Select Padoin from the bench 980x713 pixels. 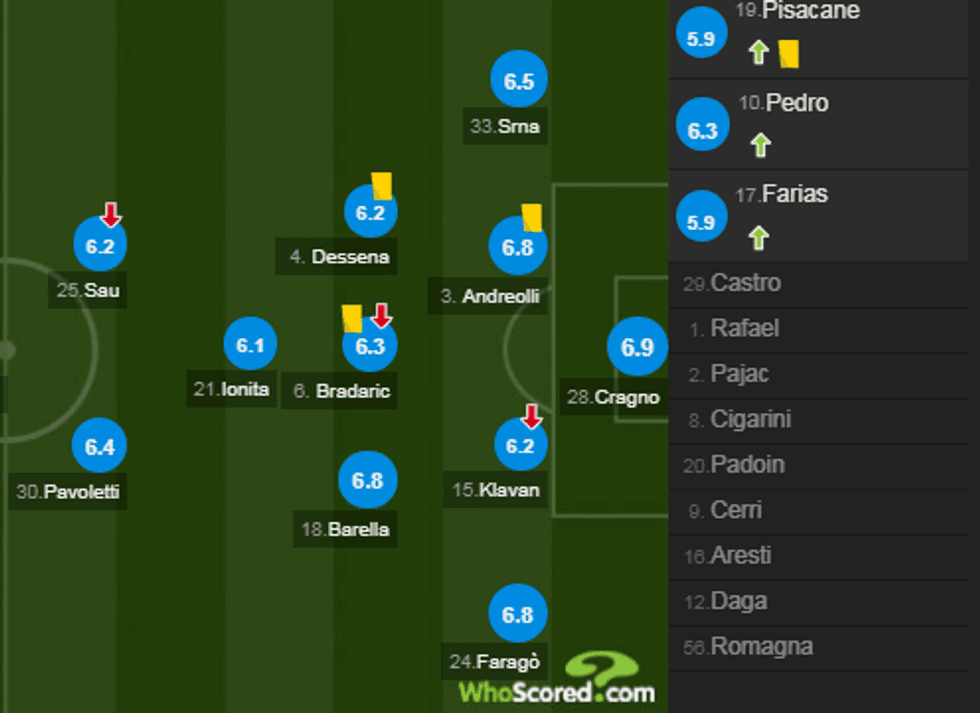tap(747, 465)
